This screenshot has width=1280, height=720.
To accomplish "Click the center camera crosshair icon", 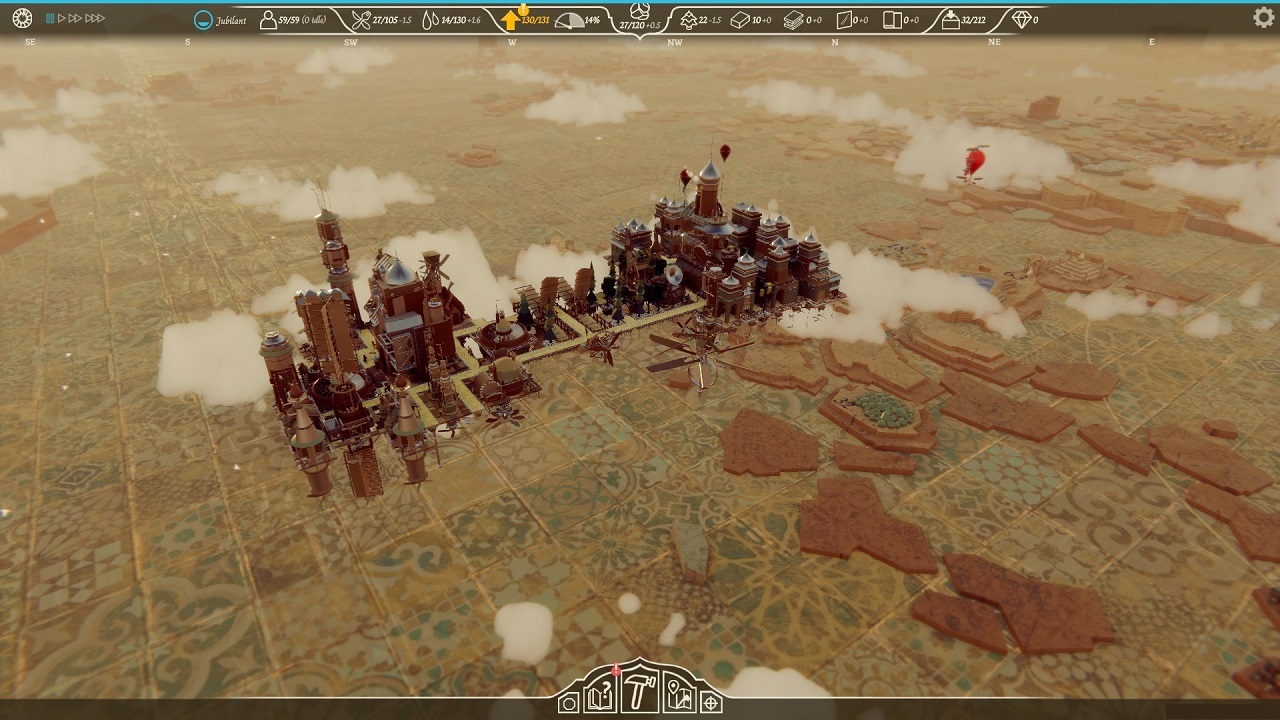I will click(x=710, y=703).
